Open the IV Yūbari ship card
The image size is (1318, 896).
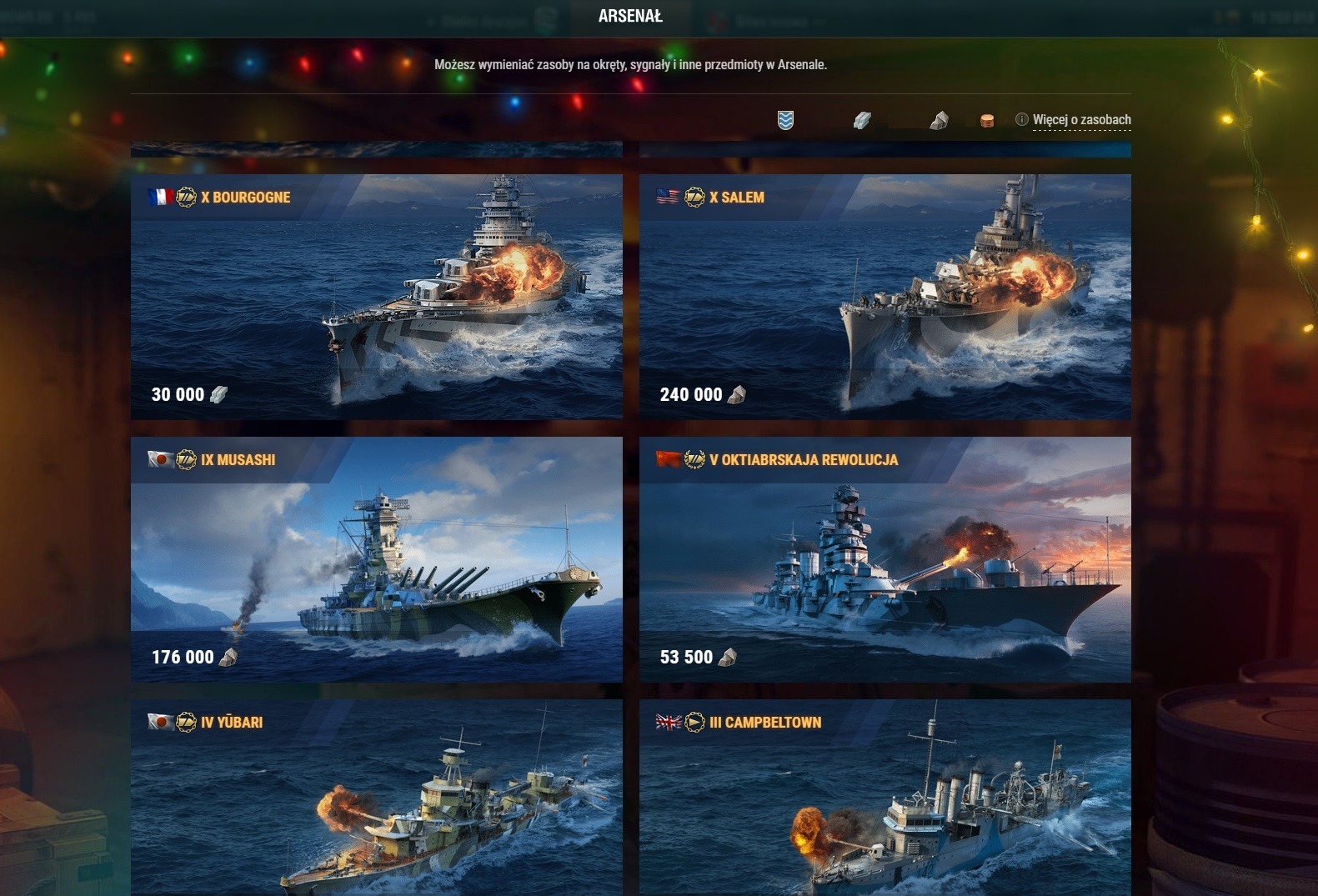376,796
